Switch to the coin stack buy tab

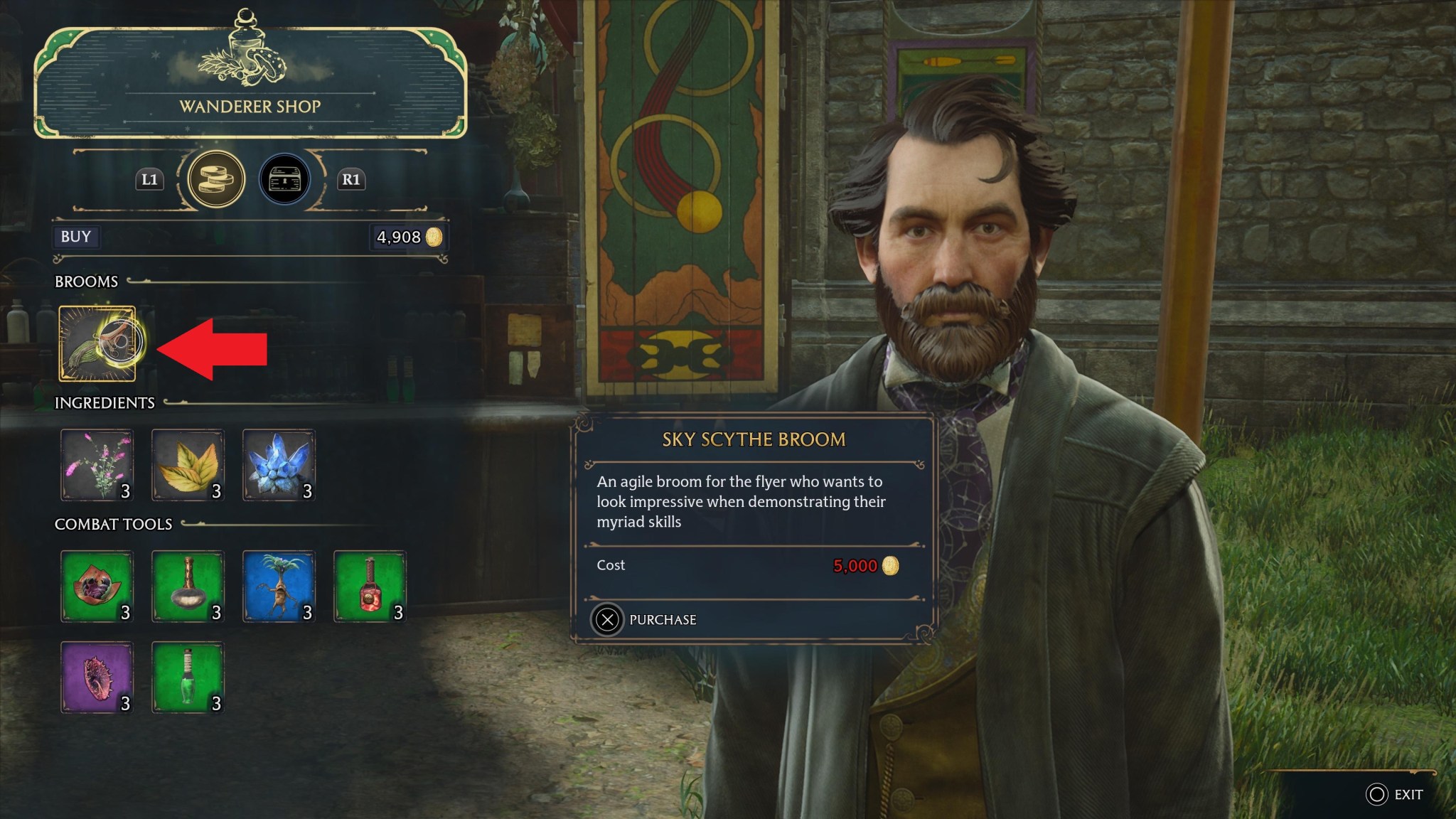[216, 179]
